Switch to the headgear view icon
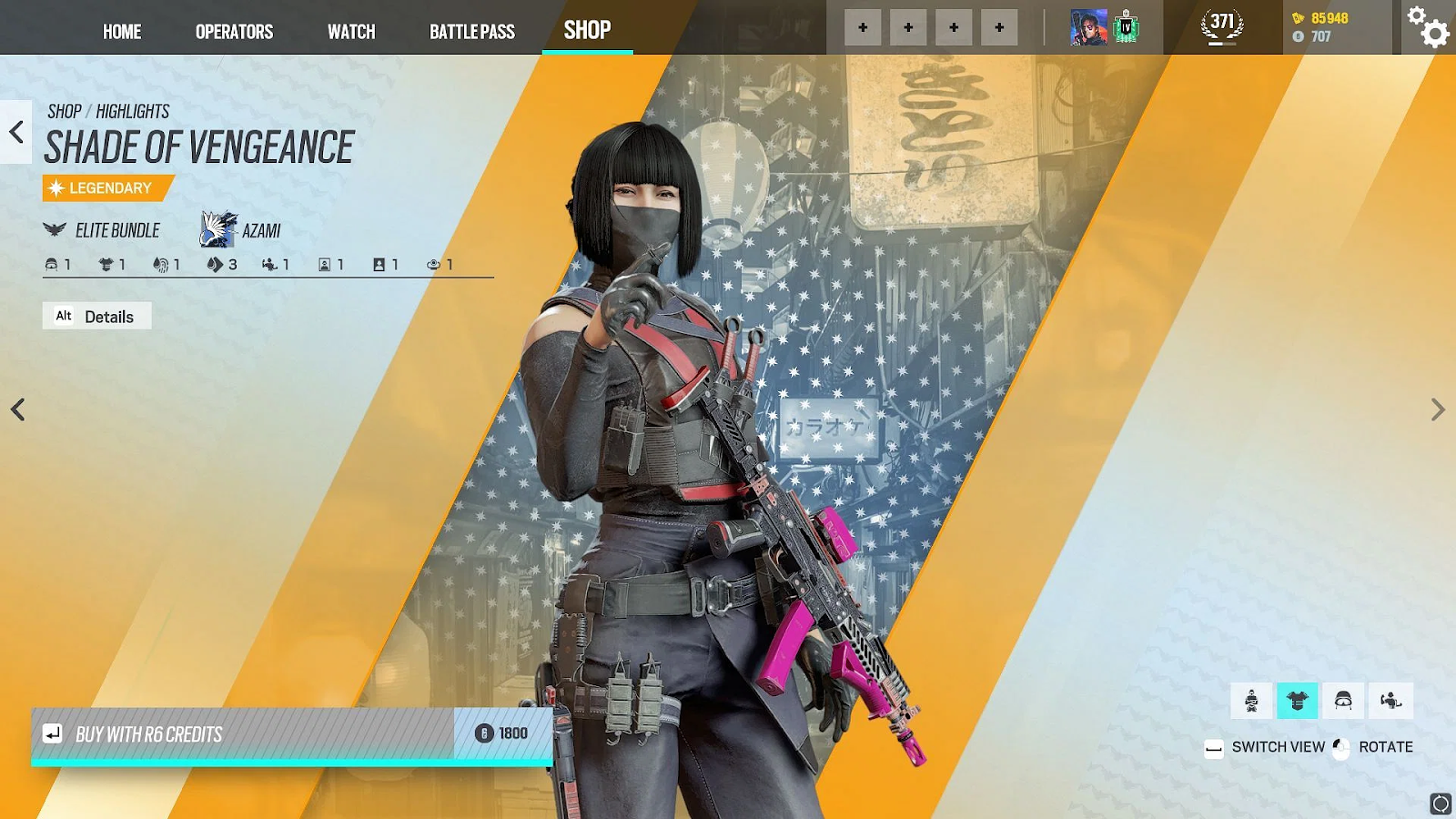 click(x=1343, y=701)
